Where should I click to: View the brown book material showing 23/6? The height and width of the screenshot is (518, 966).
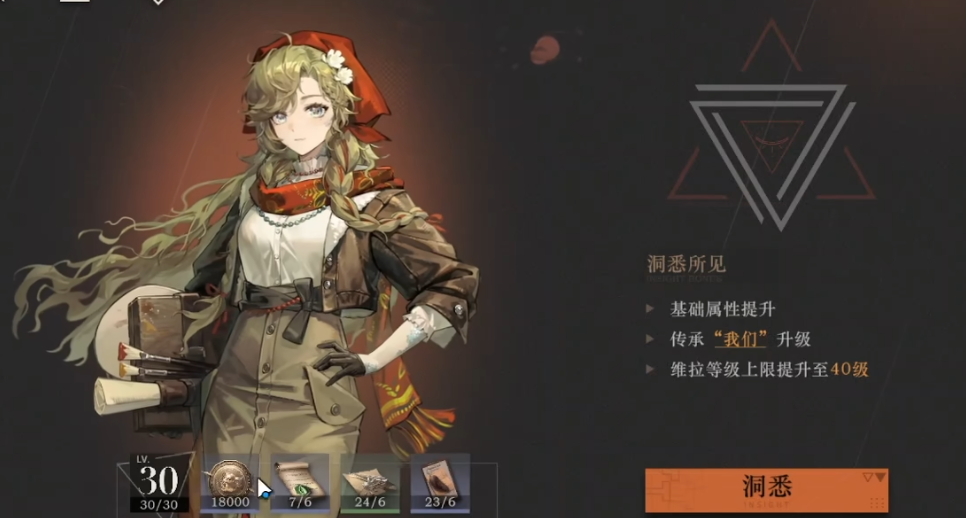[x=440, y=485]
